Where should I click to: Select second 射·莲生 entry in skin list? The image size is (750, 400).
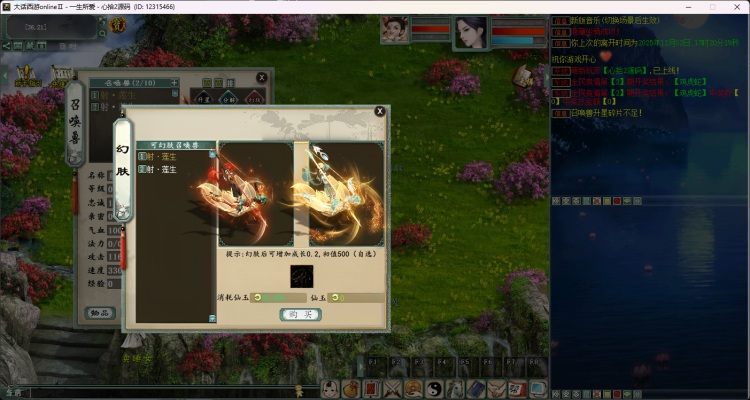160,169
